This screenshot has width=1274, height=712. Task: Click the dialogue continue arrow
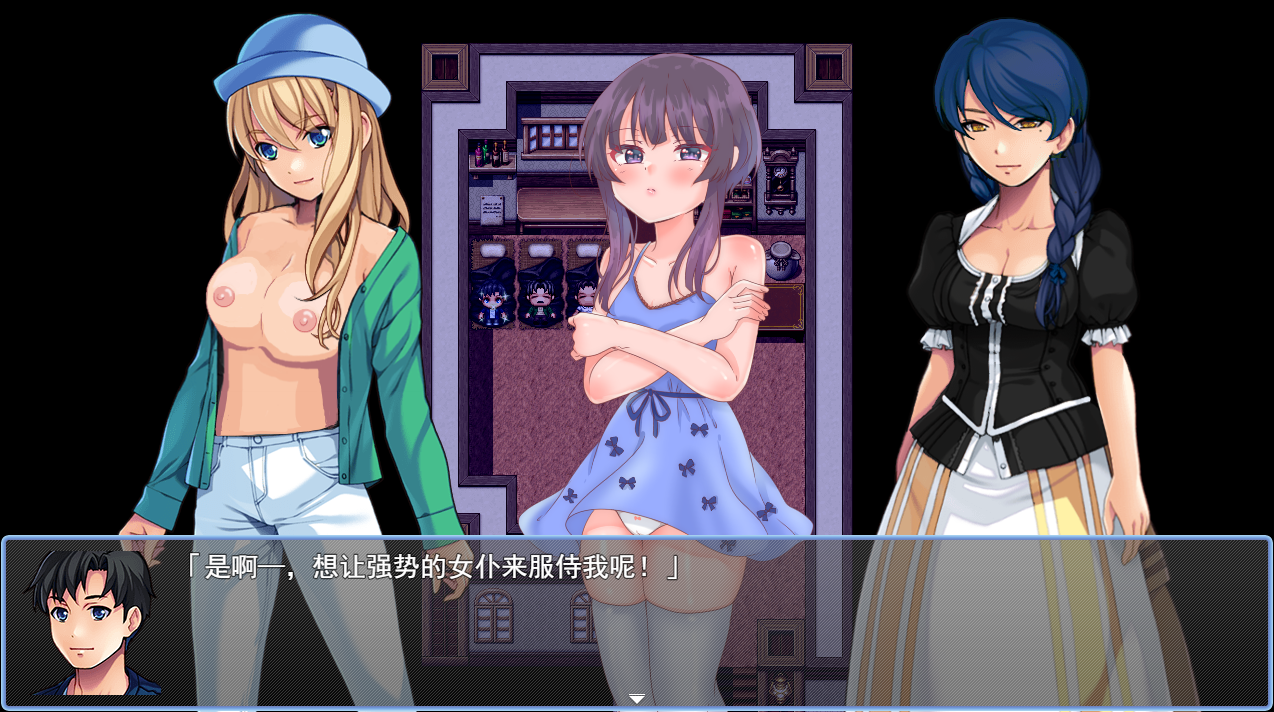coord(636,698)
